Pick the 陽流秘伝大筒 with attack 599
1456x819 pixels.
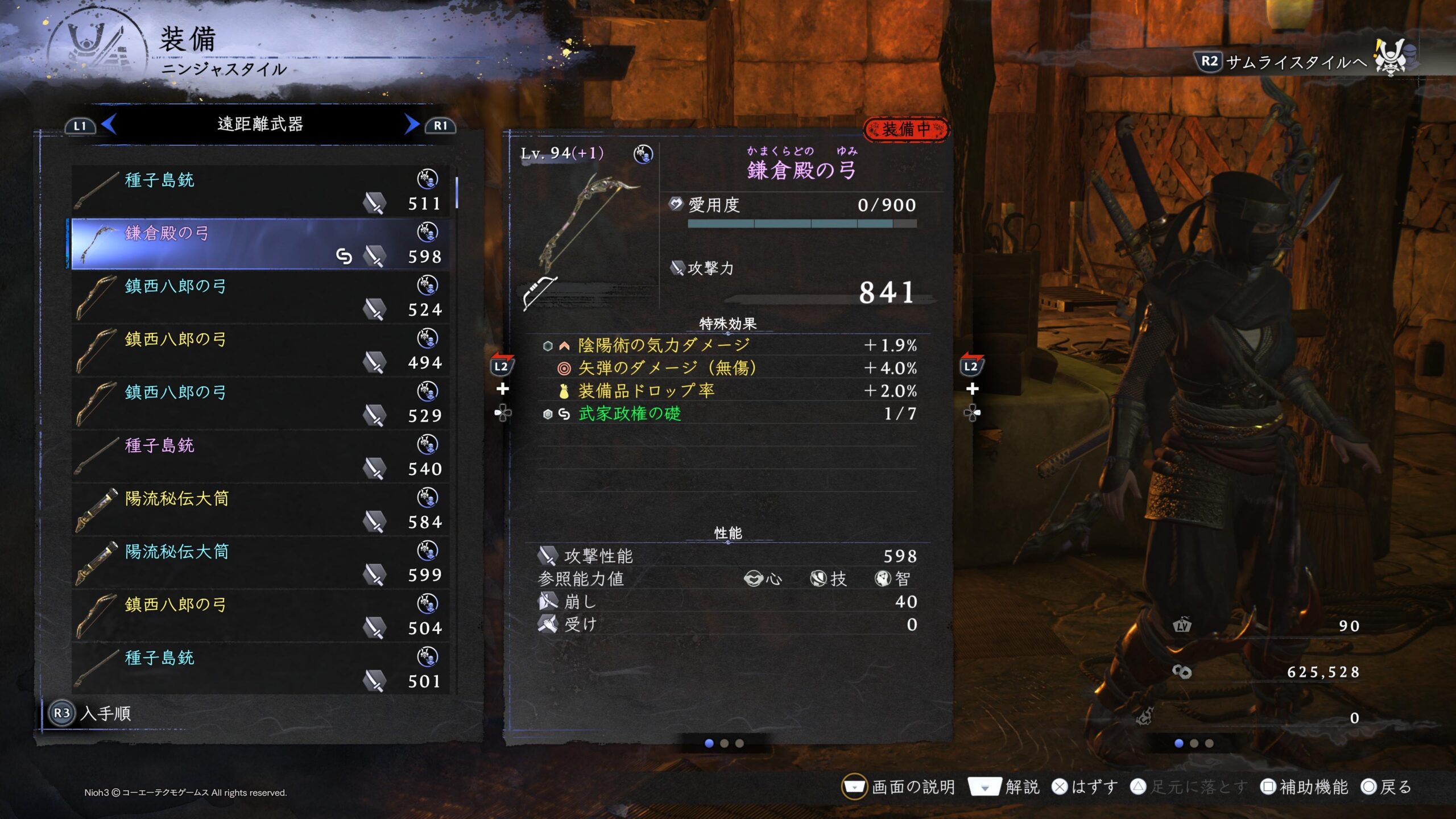pos(260,562)
